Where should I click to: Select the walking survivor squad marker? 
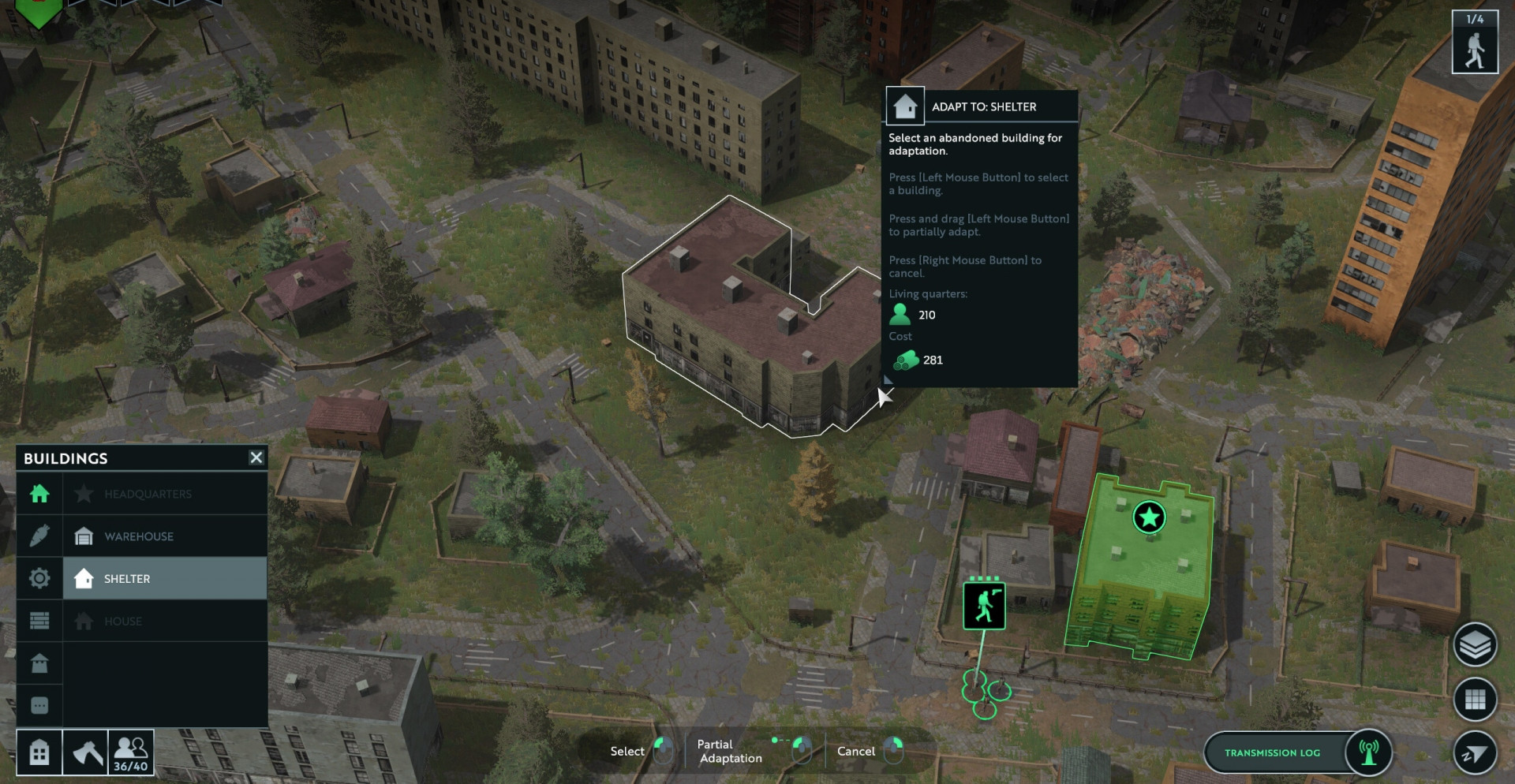point(984,606)
